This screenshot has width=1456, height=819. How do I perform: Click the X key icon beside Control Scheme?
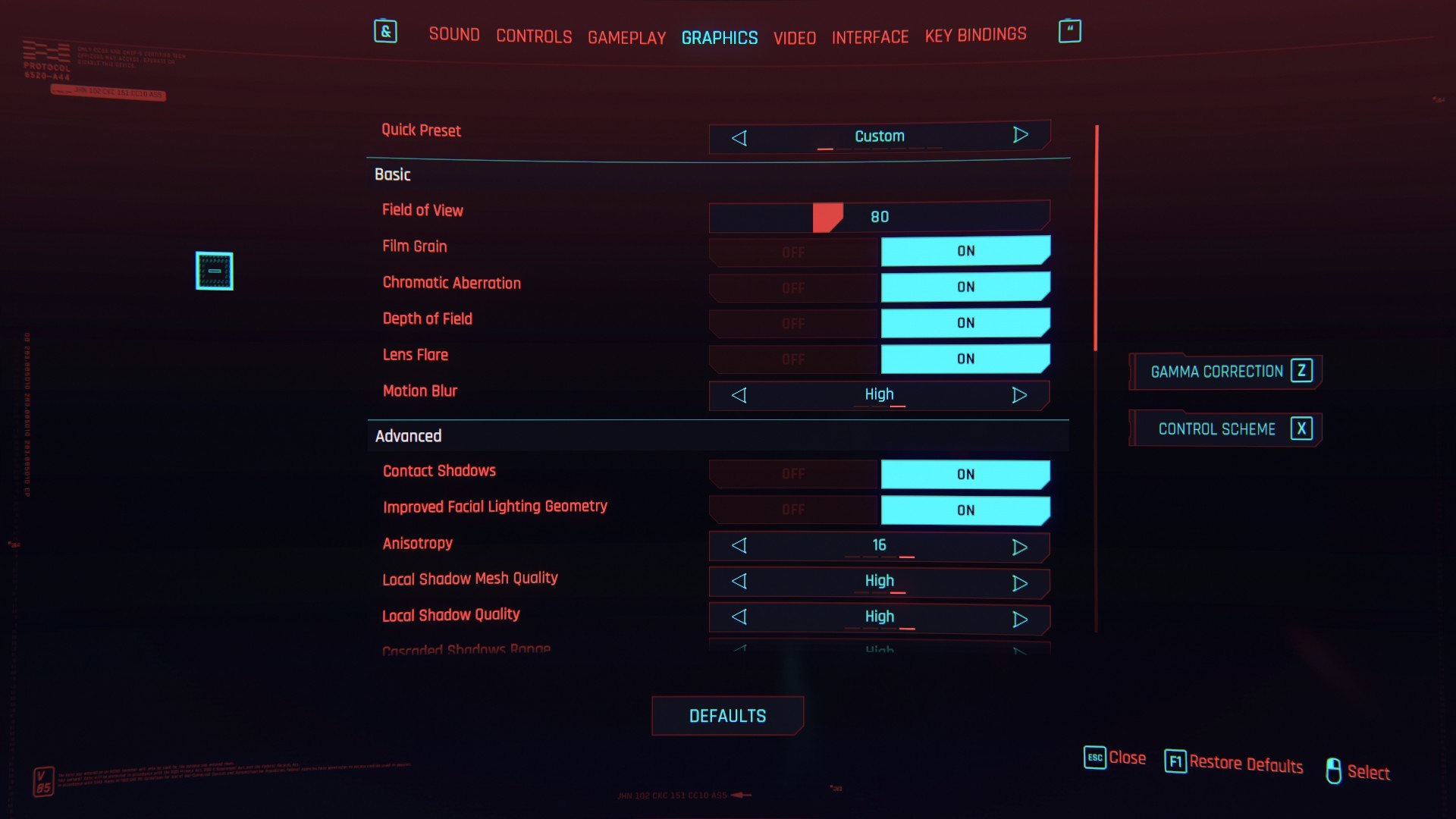[x=1302, y=428]
